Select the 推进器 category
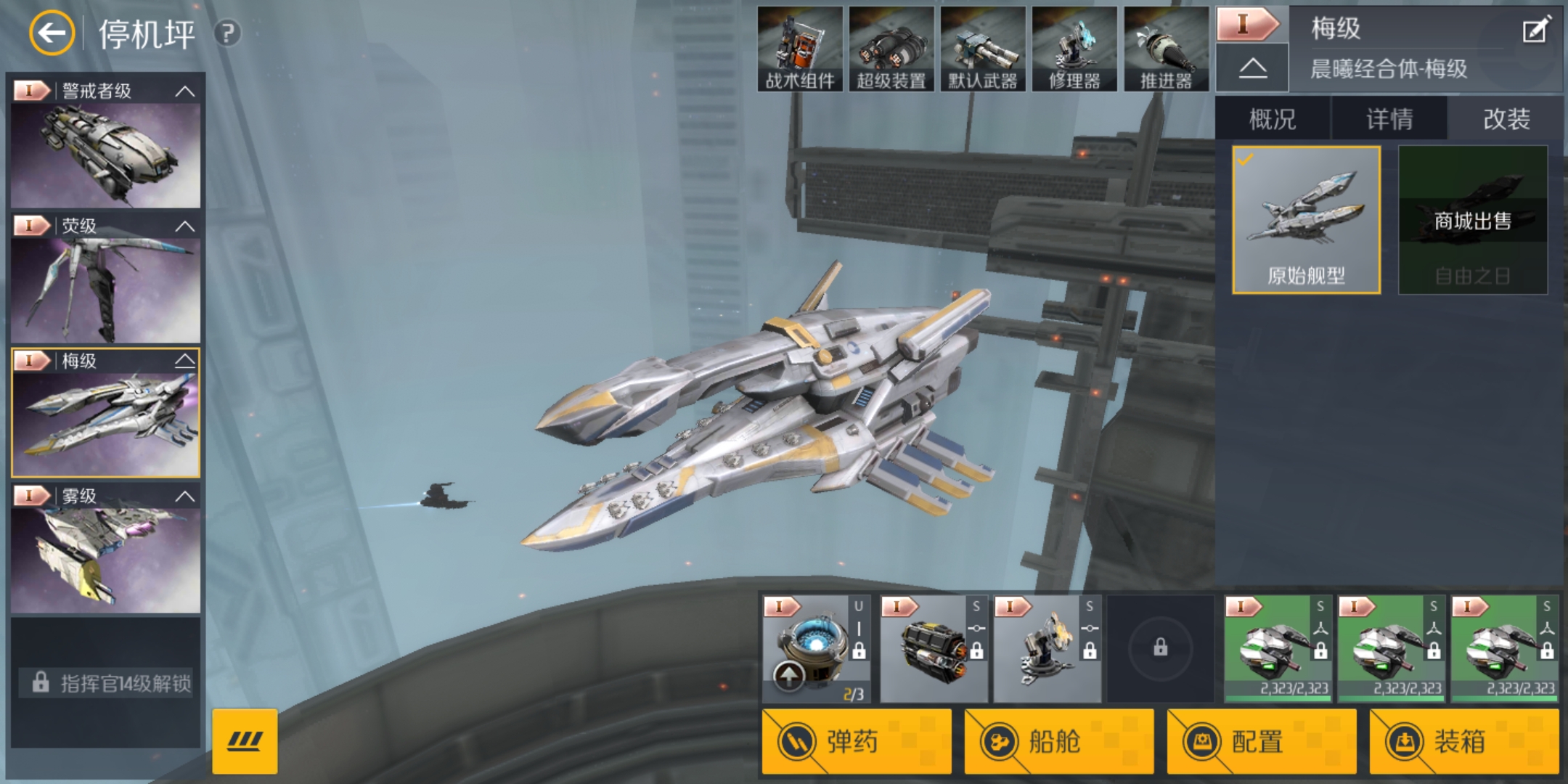This screenshot has width=1568, height=784. tap(1166, 49)
